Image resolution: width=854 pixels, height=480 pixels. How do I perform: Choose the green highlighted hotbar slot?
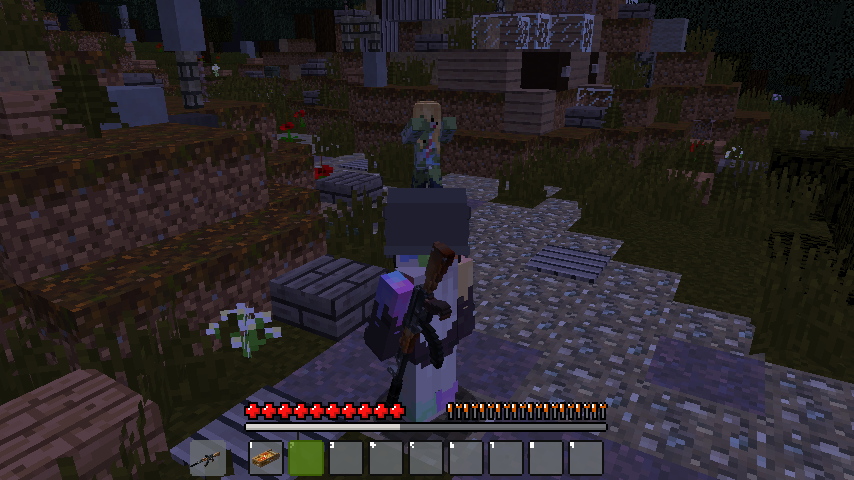pyautogui.click(x=306, y=457)
